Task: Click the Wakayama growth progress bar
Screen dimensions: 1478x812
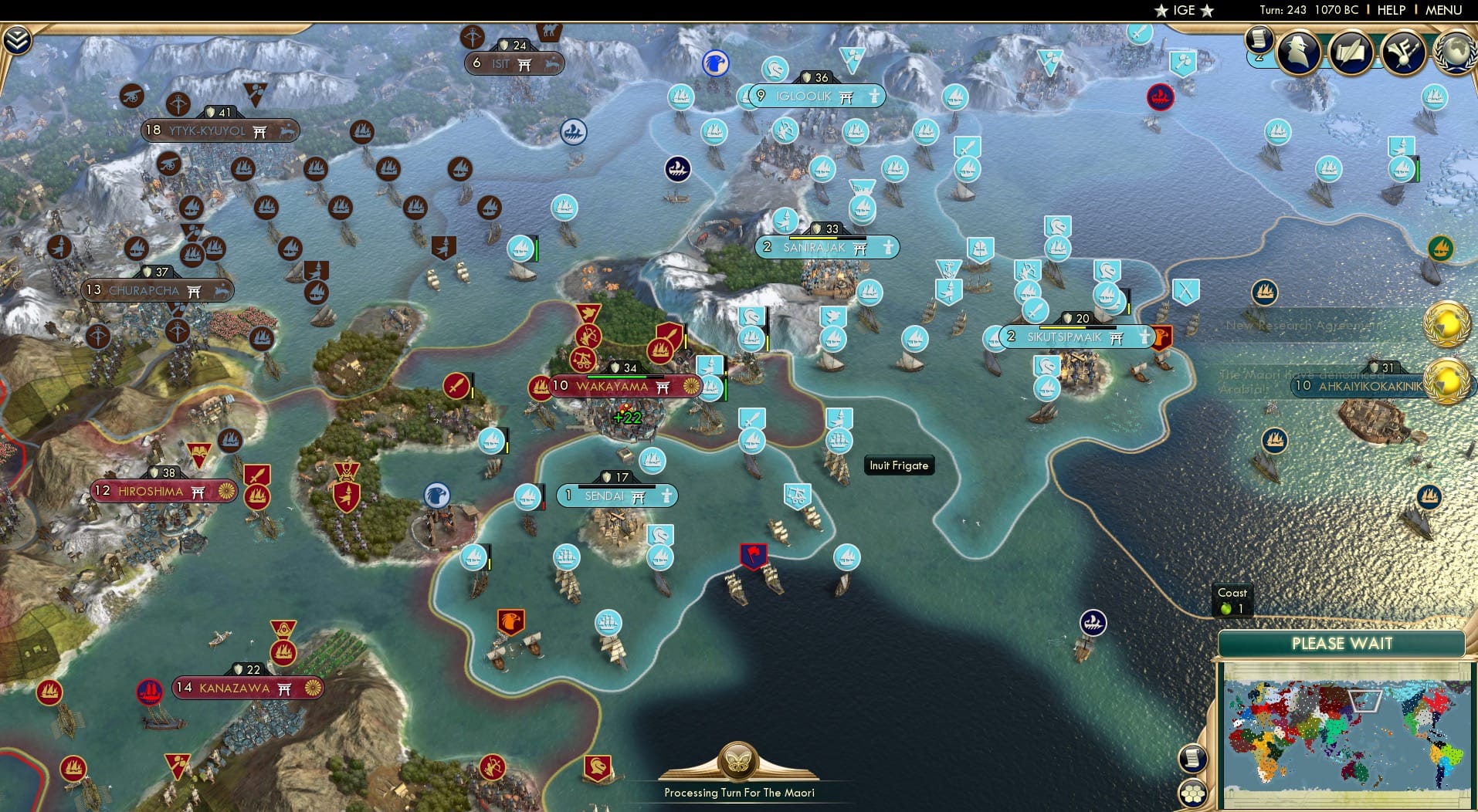Action: point(625,377)
